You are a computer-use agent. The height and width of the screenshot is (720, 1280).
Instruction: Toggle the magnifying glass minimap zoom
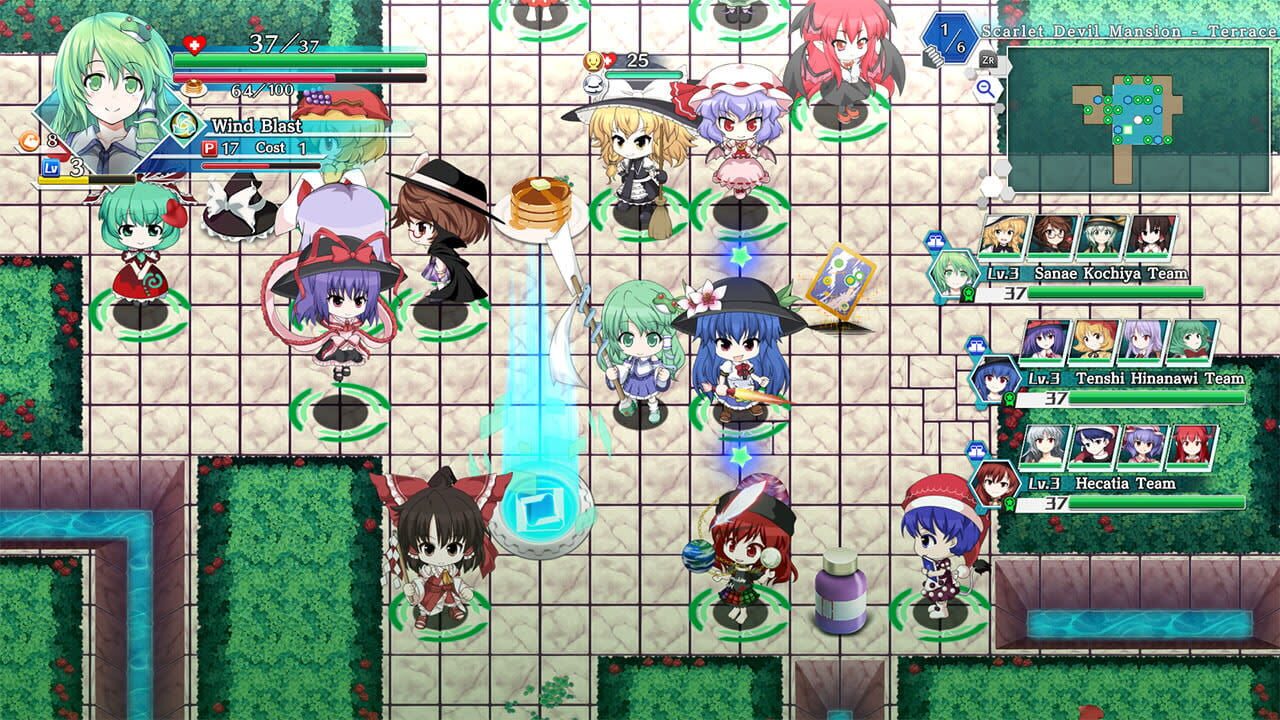coord(986,88)
